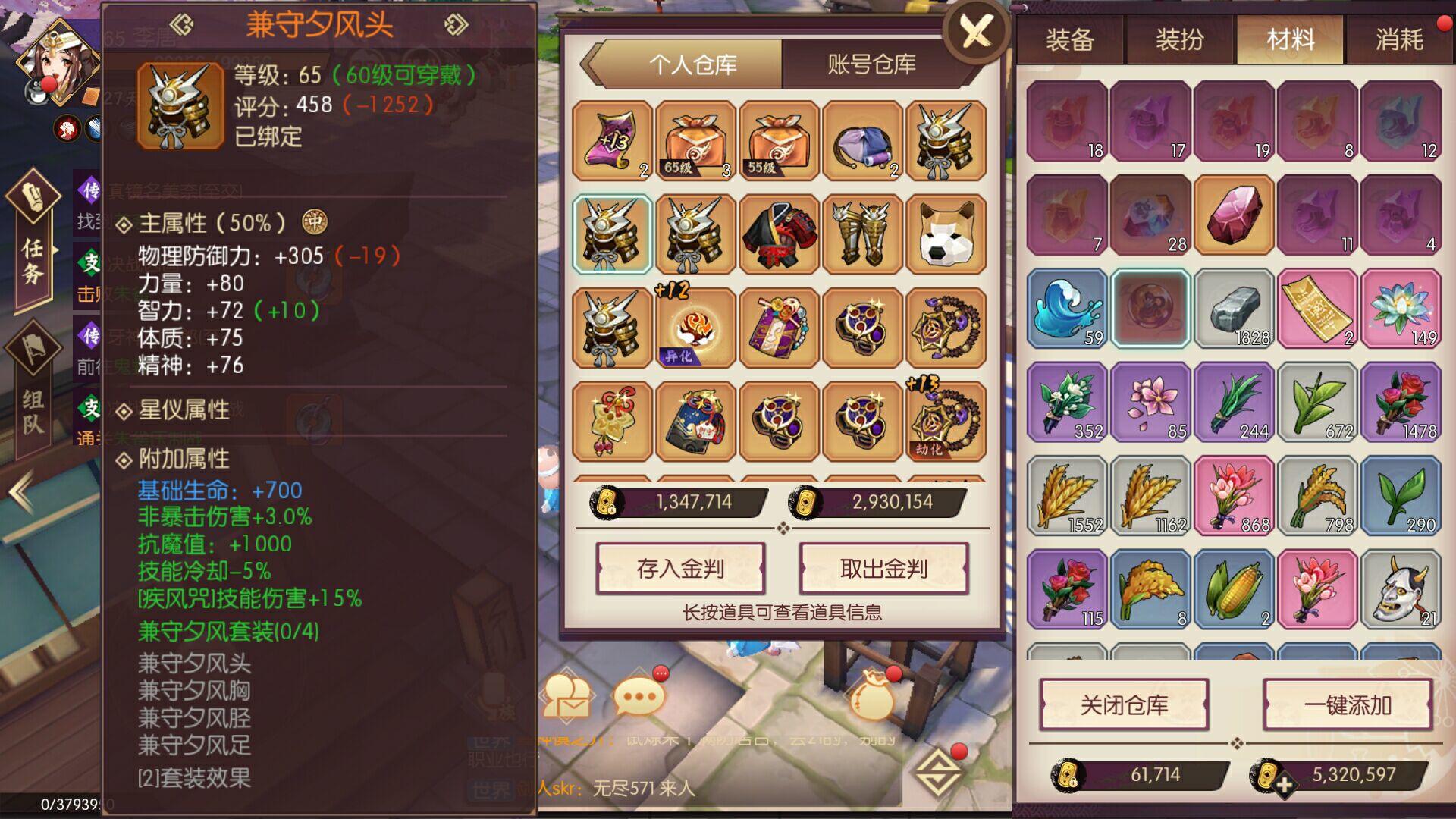Screen dimensions: 1456x819
Task: Click the gold display showing 1,347,714
Action: 679,502
